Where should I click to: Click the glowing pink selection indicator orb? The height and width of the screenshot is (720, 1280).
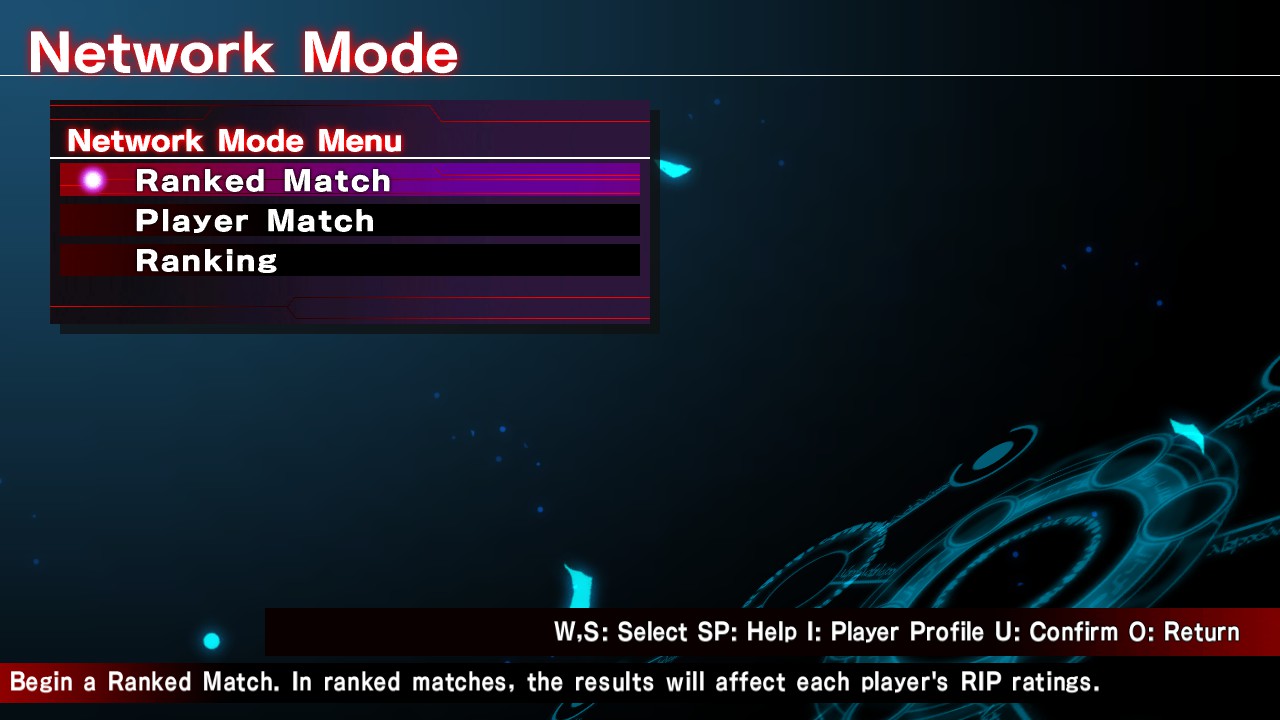(x=93, y=179)
